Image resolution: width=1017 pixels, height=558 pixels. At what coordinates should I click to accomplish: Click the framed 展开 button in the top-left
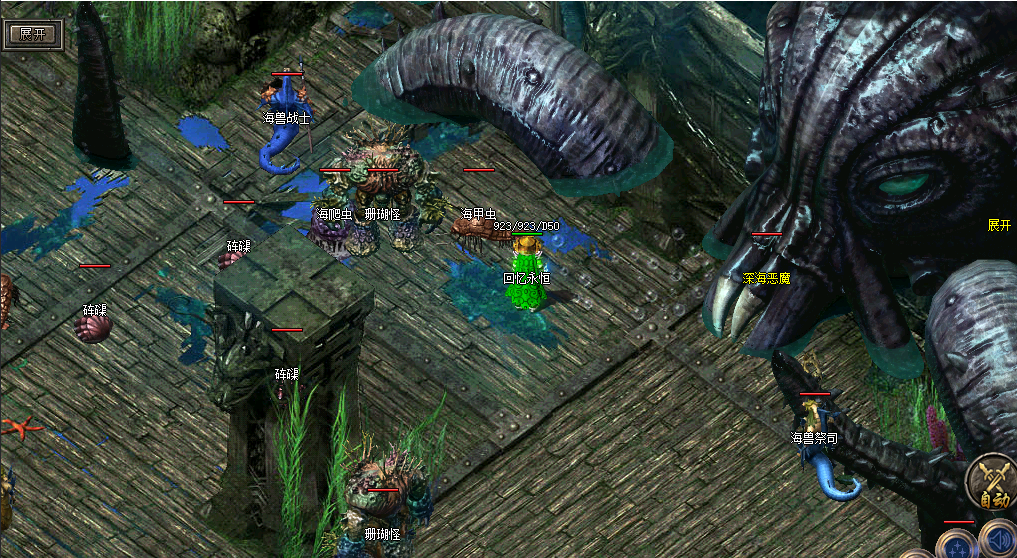(33, 33)
